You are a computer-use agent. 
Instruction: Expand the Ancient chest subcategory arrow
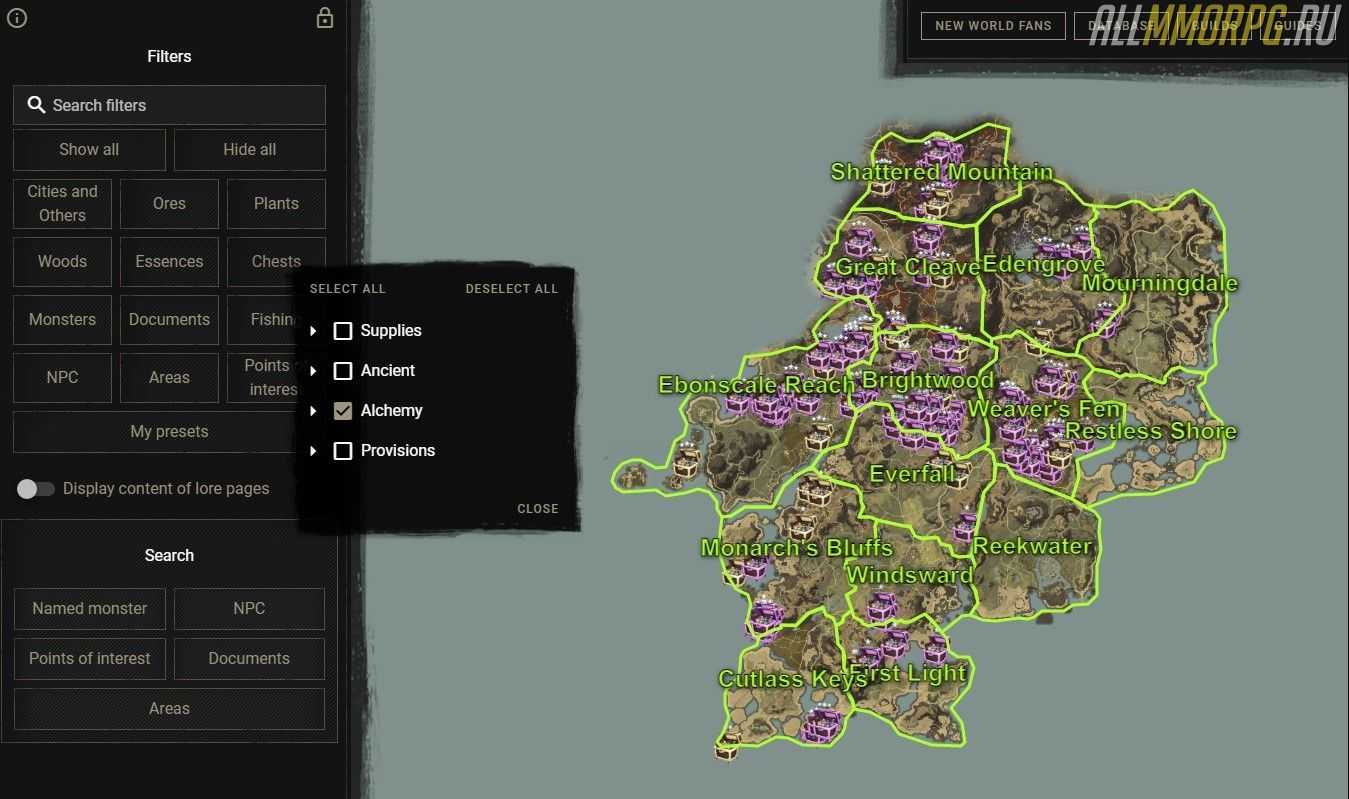click(314, 371)
